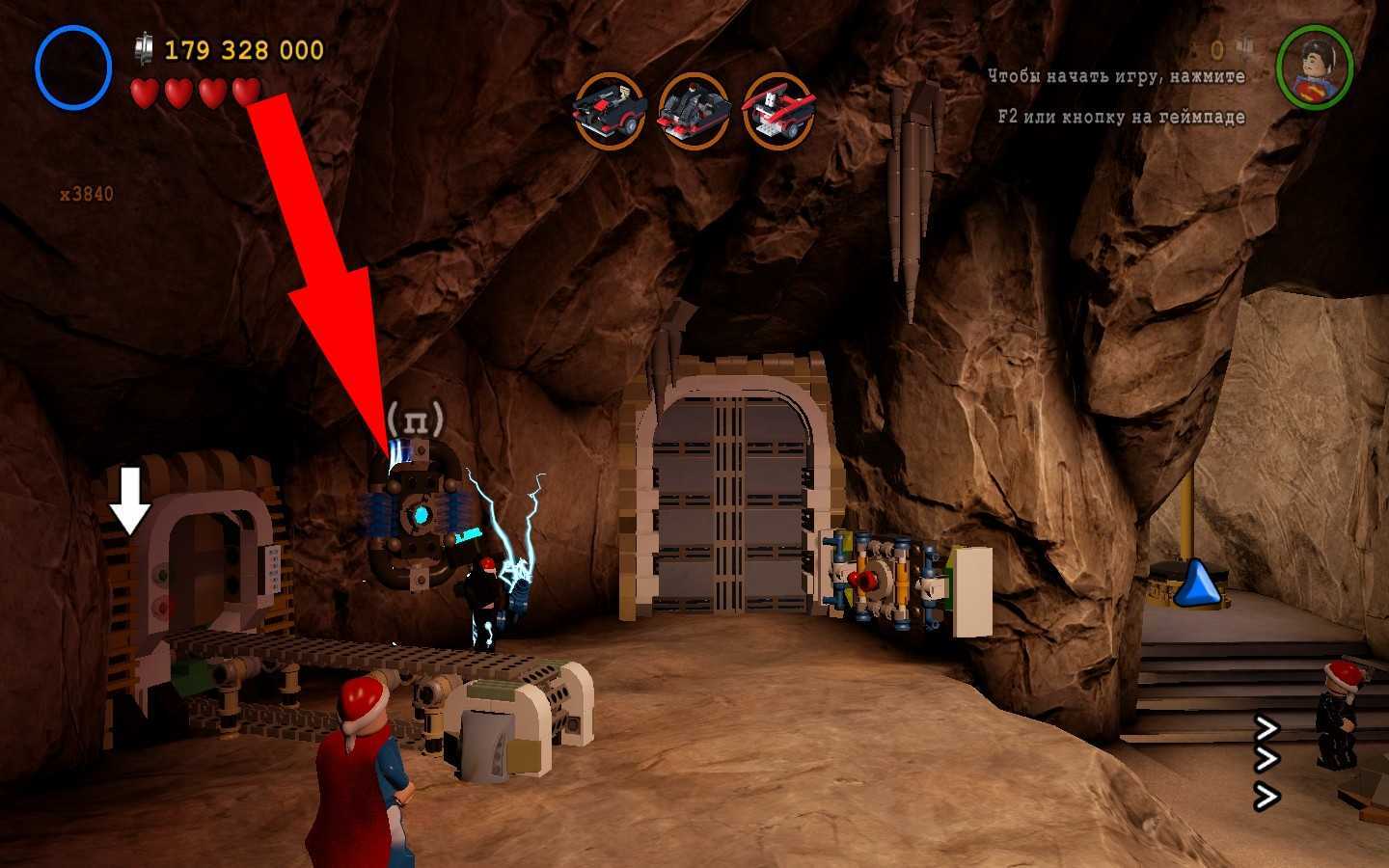
Task: Select the black and red car vehicle icon
Action: pyautogui.click(x=609, y=110)
